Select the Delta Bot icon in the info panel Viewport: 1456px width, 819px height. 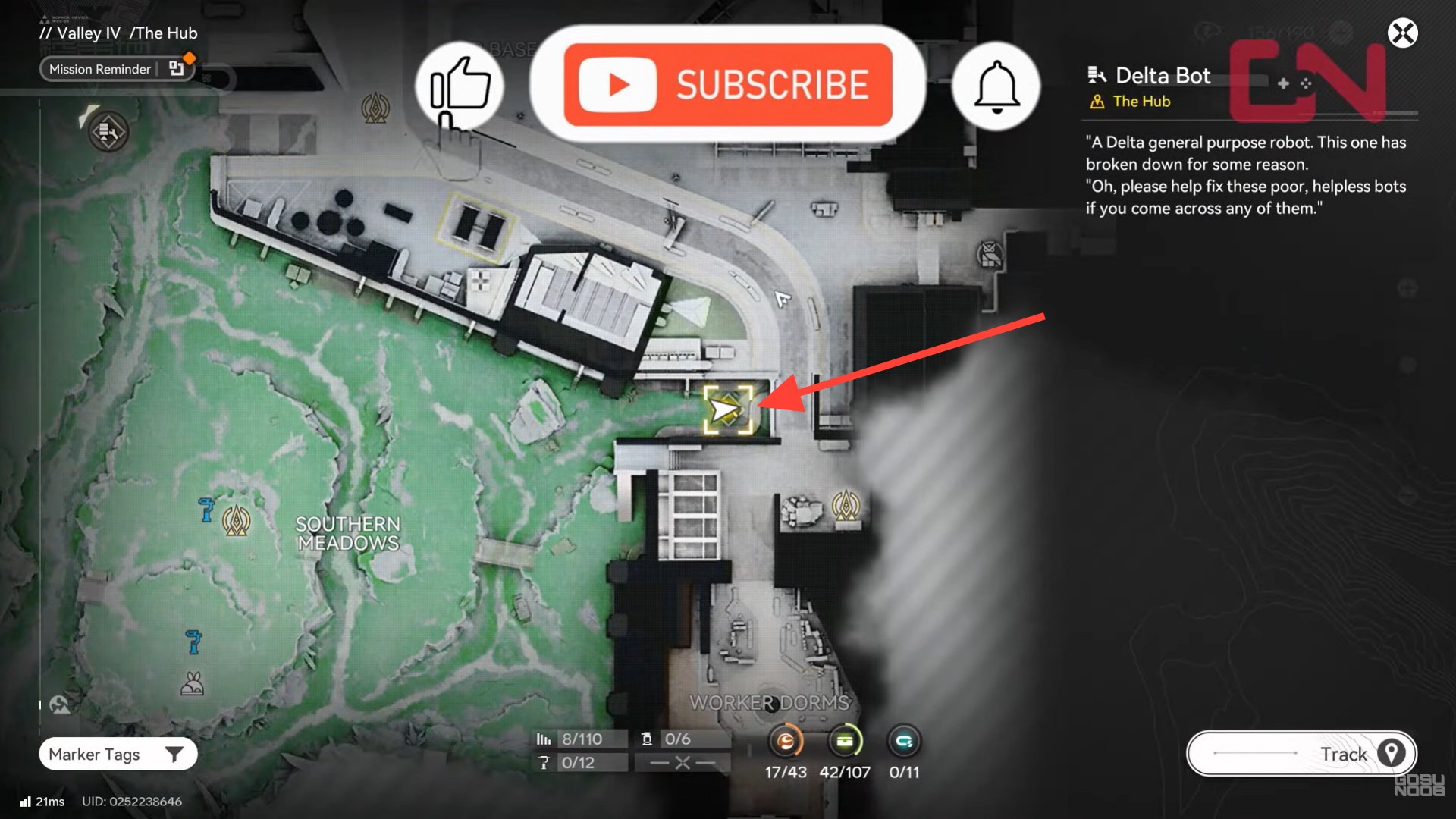[1098, 74]
